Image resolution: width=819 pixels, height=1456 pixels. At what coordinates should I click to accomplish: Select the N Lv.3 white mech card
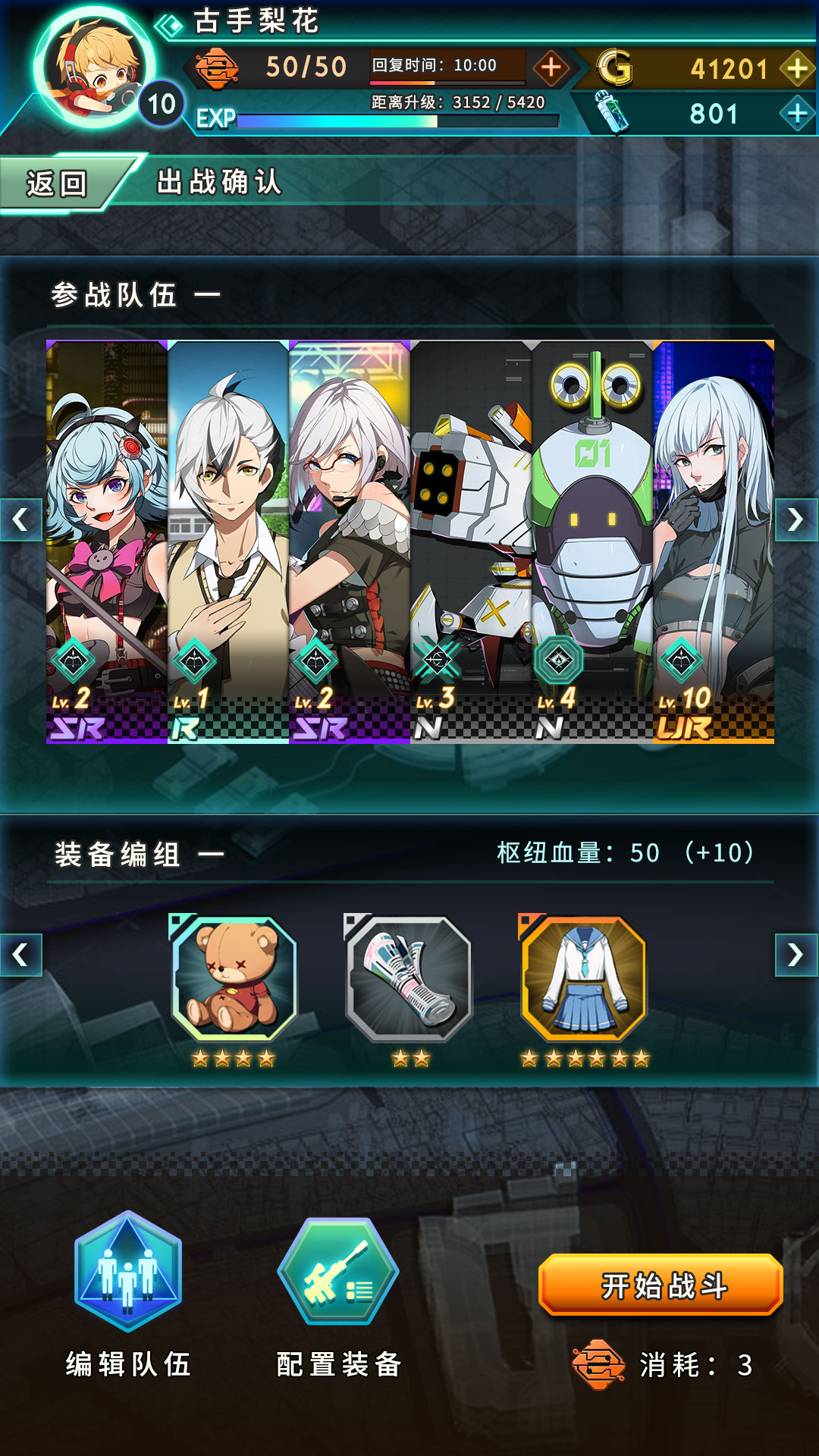pyautogui.click(x=471, y=541)
